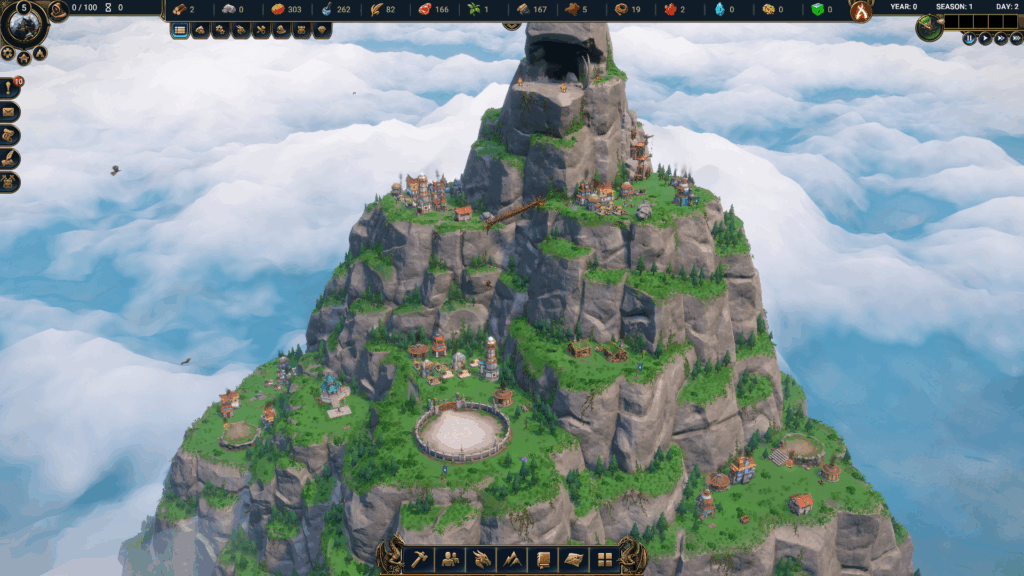Select the gem resource category tab
This screenshot has width=1024, height=576.
click(x=322, y=30)
